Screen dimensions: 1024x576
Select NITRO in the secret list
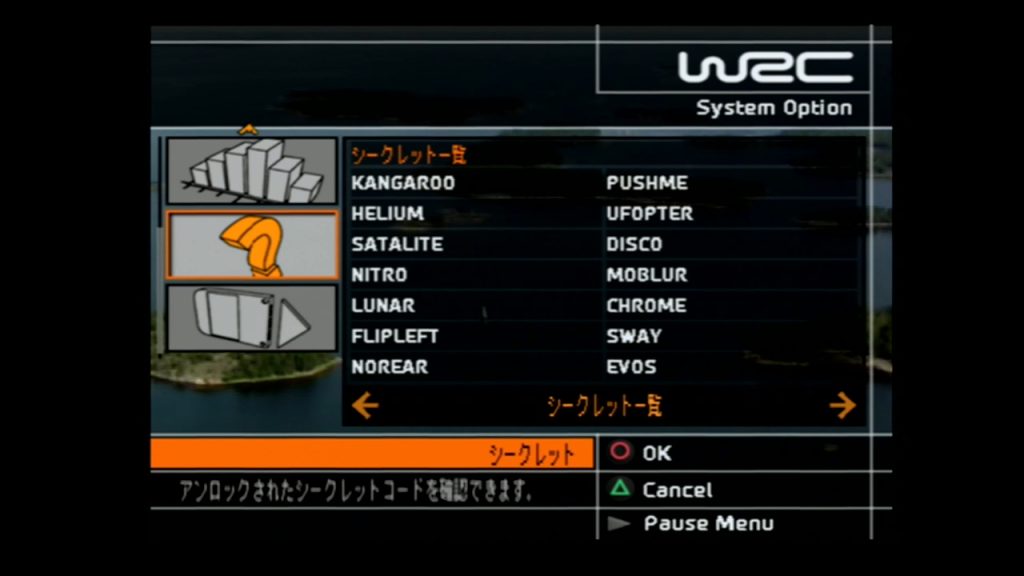380,275
